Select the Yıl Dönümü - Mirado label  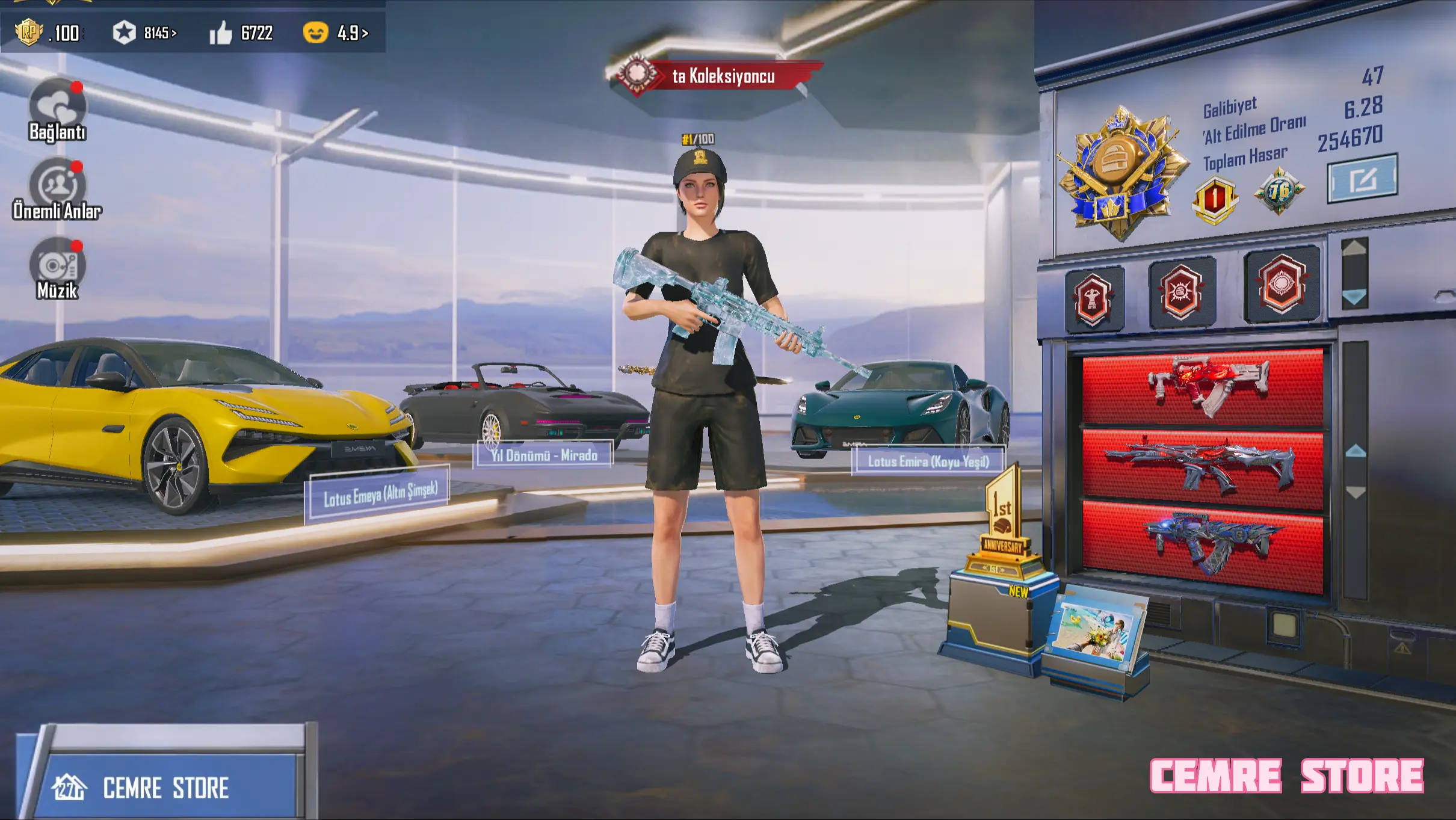point(544,455)
